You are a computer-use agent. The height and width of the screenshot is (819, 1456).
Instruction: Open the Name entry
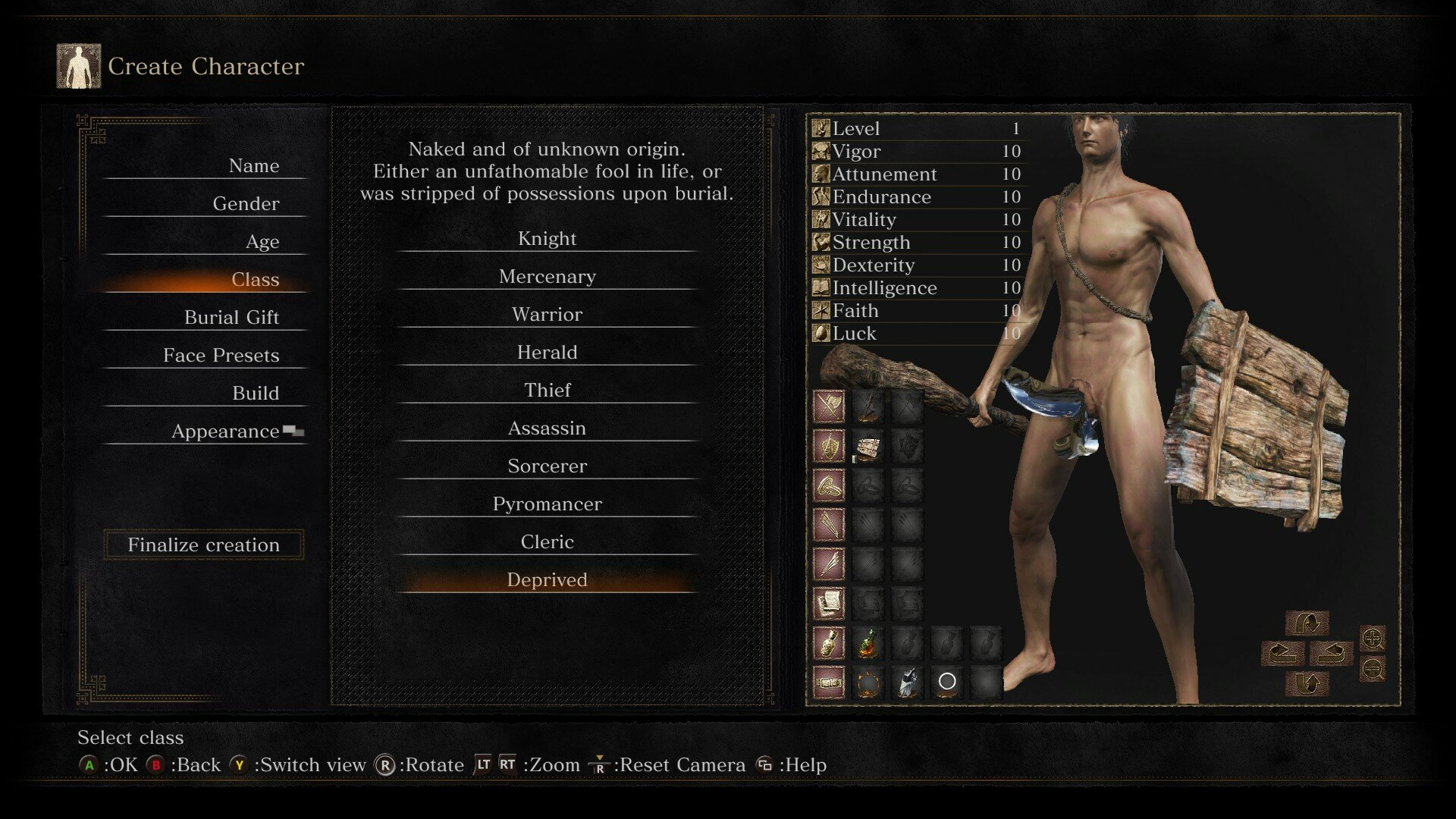(x=253, y=166)
